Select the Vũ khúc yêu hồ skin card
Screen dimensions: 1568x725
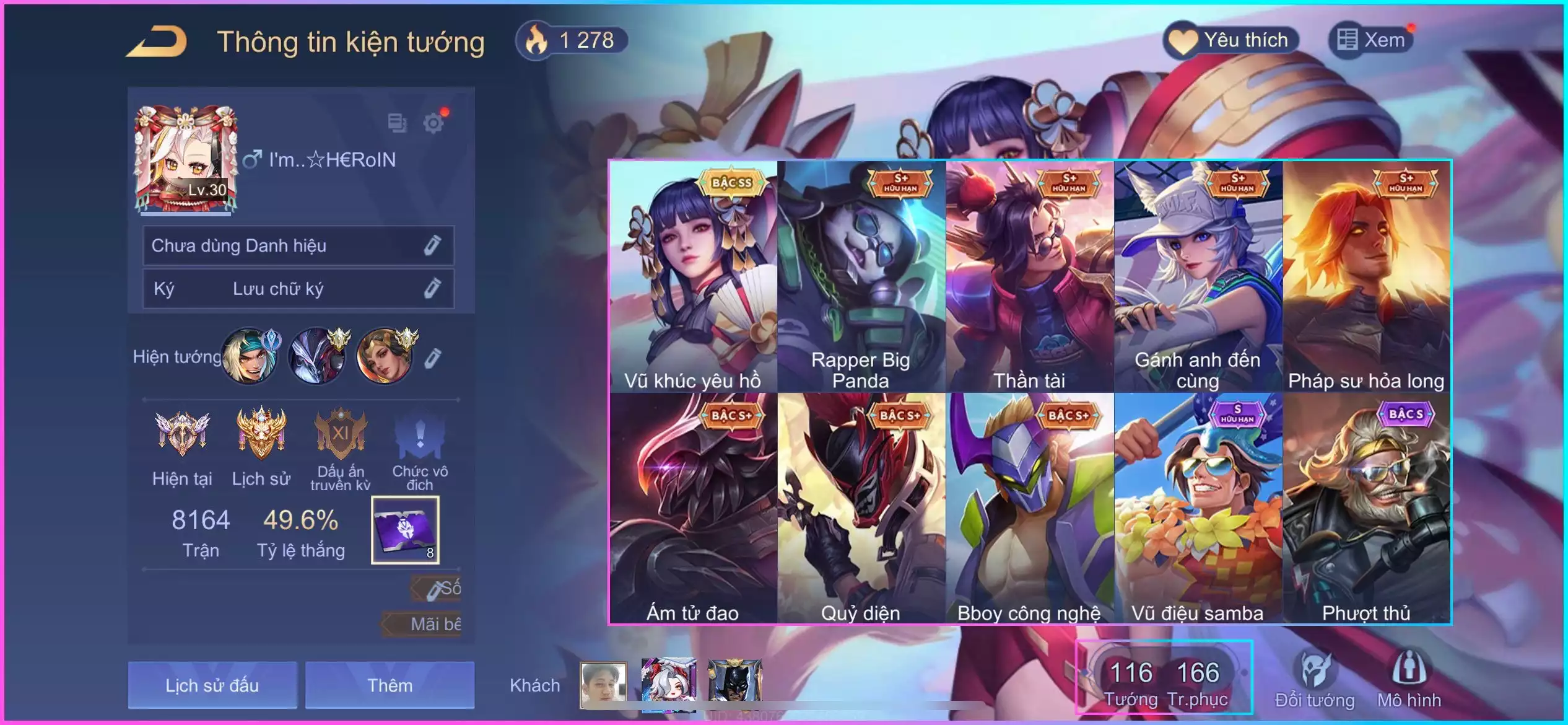(693, 276)
